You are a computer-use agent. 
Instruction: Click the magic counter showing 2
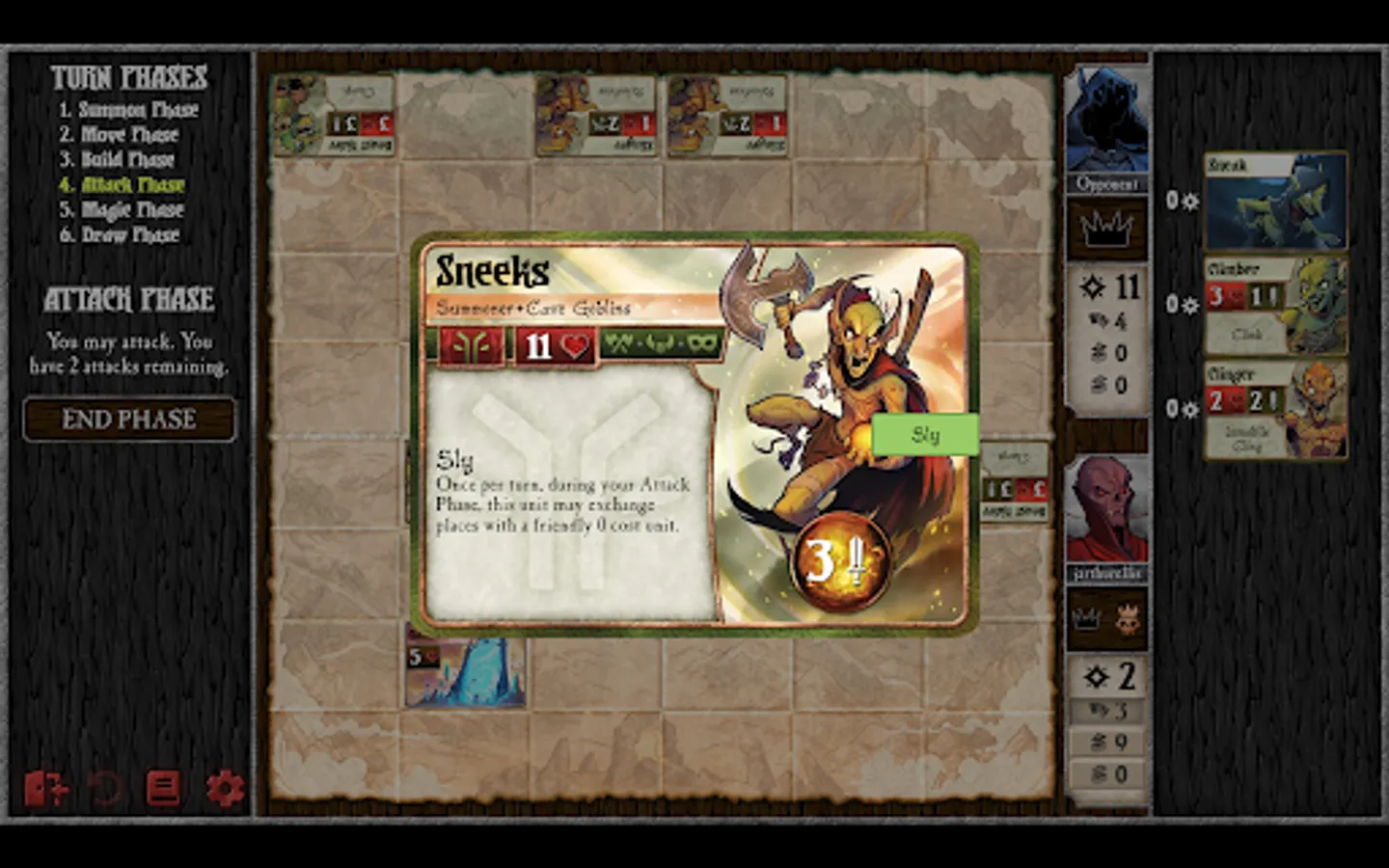point(1107,677)
